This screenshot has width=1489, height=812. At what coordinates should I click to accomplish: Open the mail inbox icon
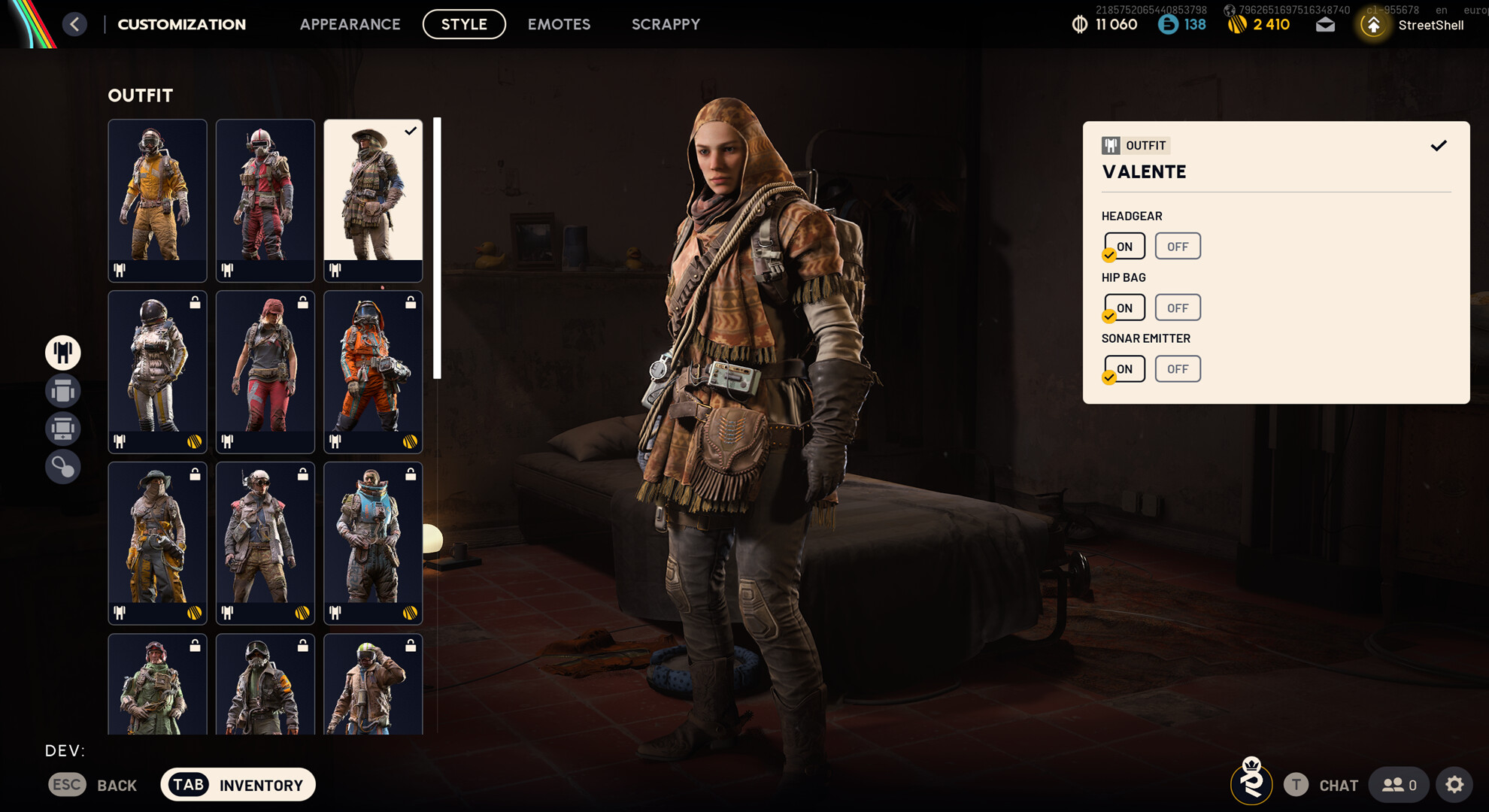[1325, 25]
